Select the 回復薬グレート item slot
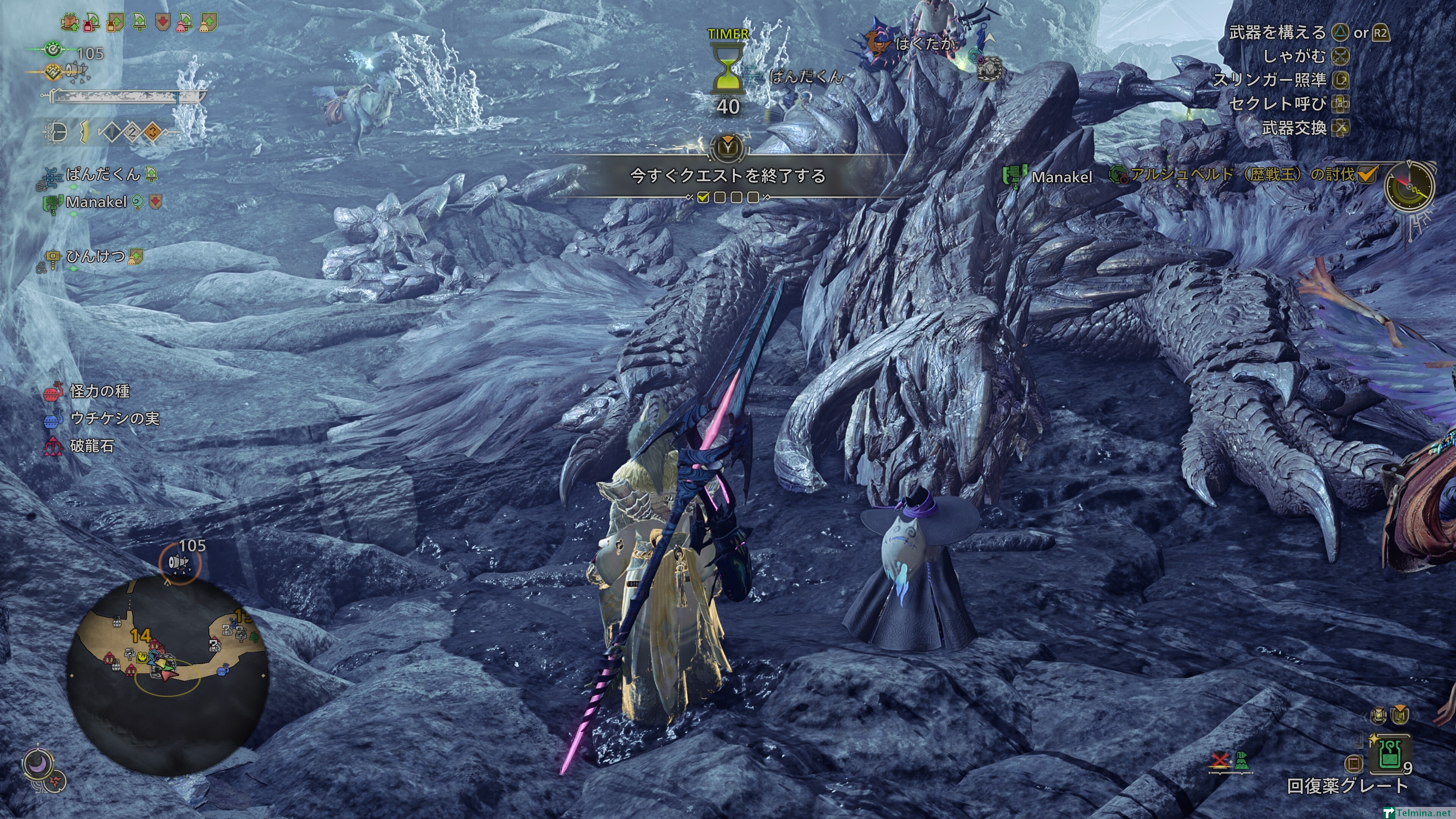Screen dimensions: 1456x819 coord(1389,755)
